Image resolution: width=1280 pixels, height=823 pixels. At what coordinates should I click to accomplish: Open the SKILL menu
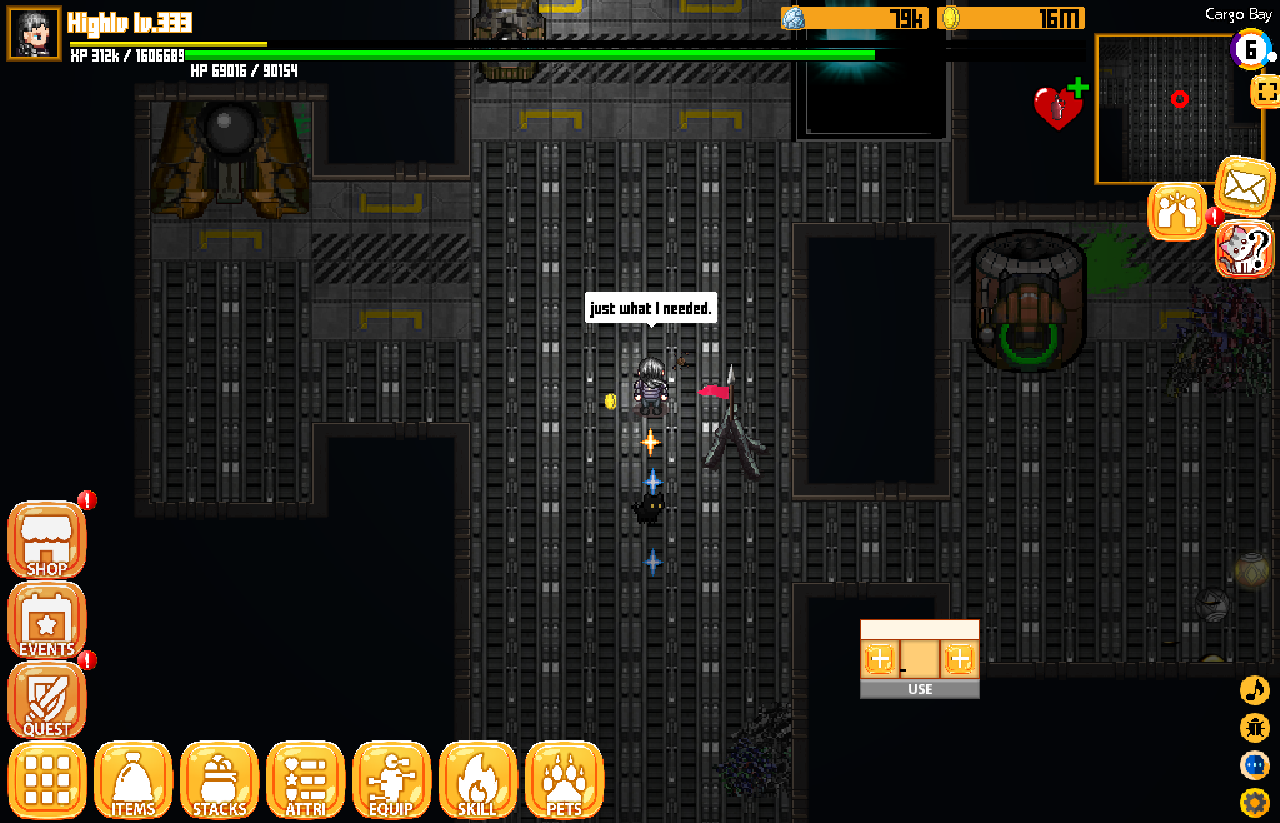(478, 781)
